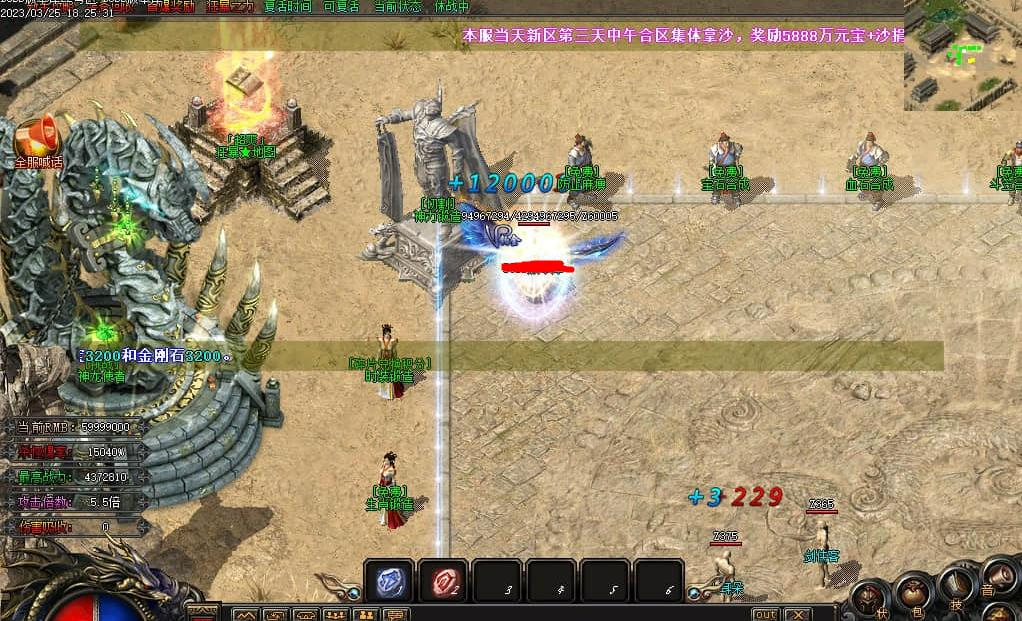1022x621 pixels.
Task: Open the 狂暴之力 top menu entry
Action: click(230, 6)
